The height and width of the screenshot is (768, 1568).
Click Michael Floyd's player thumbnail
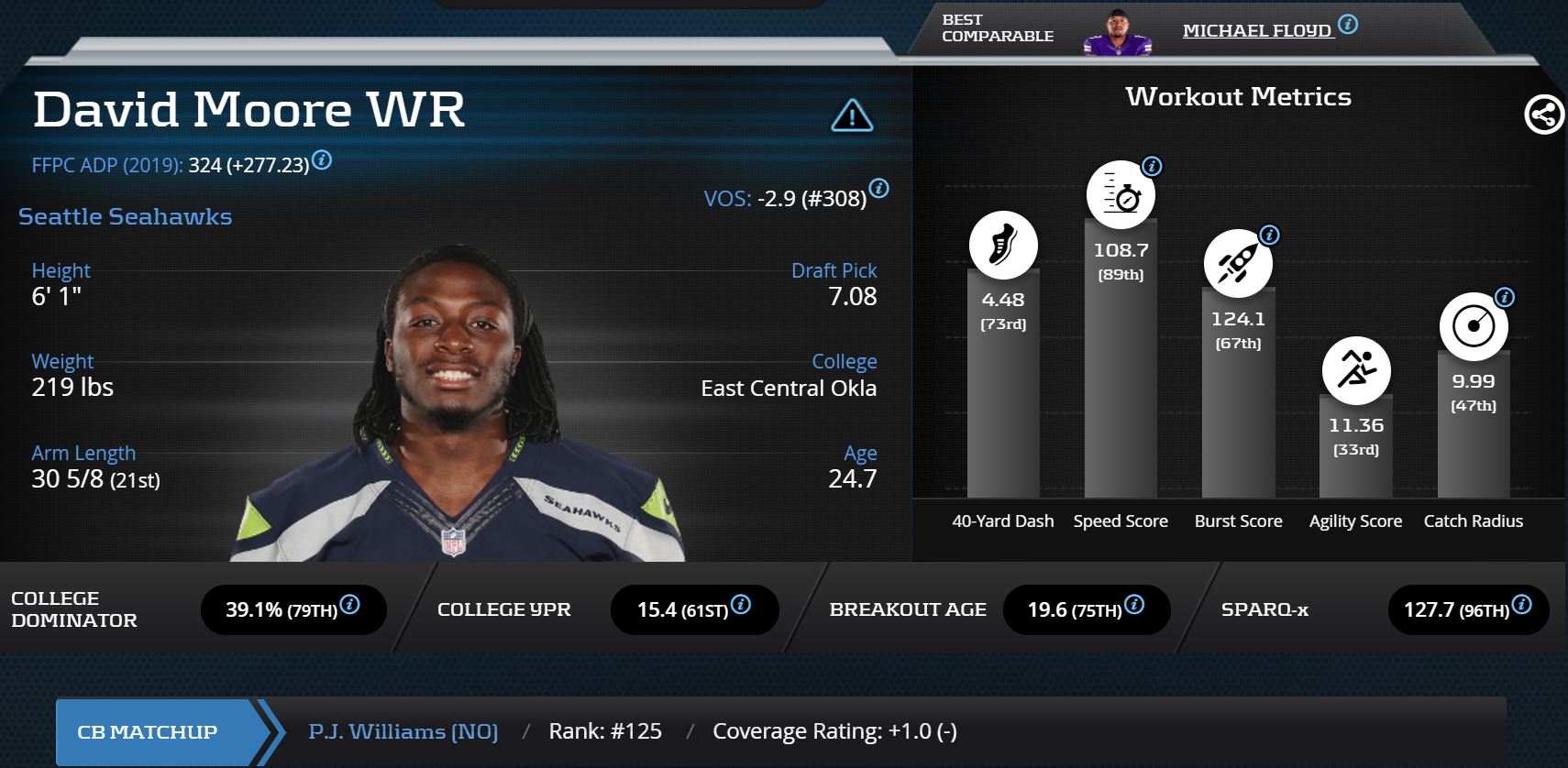coord(1115,35)
